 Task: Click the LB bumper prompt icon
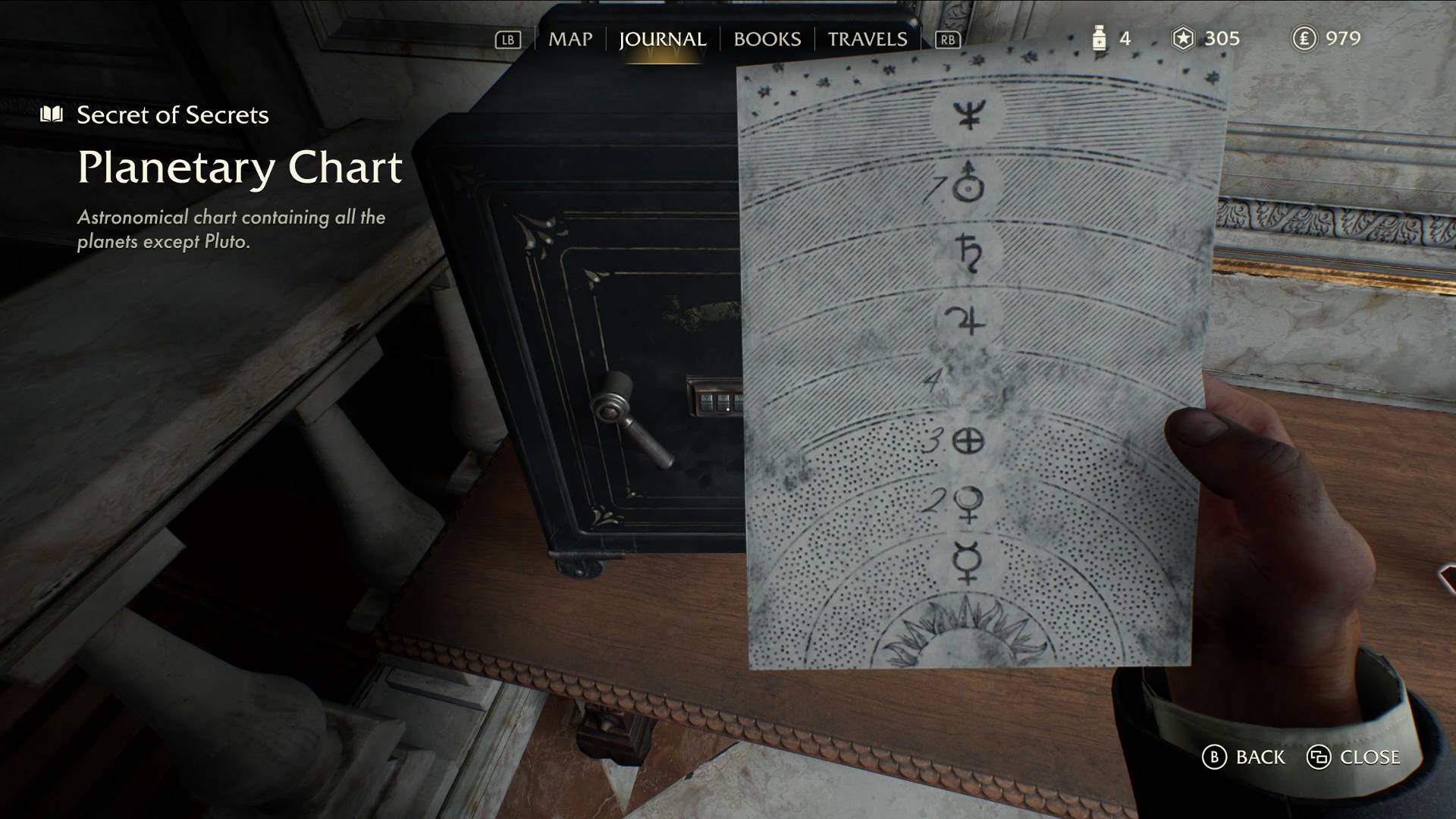click(x=509, y=39)
